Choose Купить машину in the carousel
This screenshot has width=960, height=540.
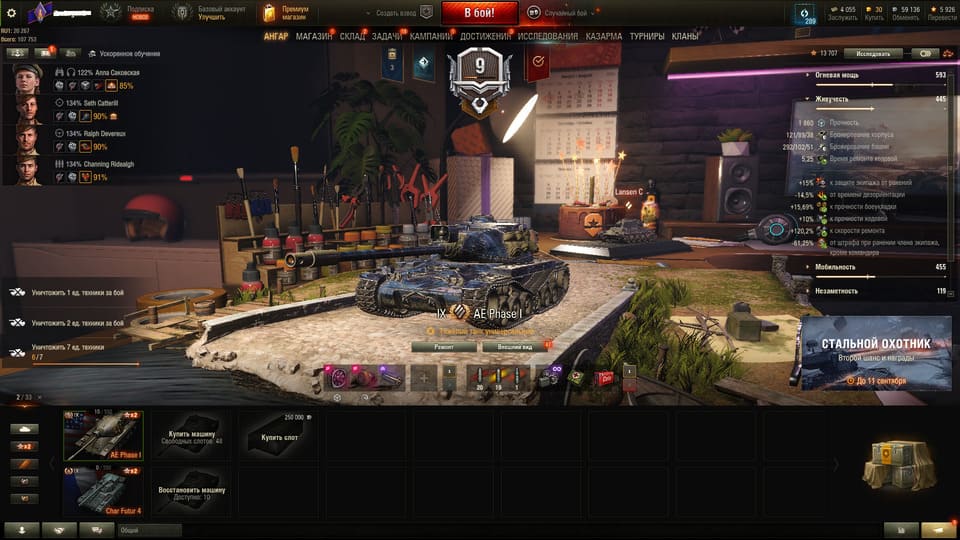click(191, 436)
